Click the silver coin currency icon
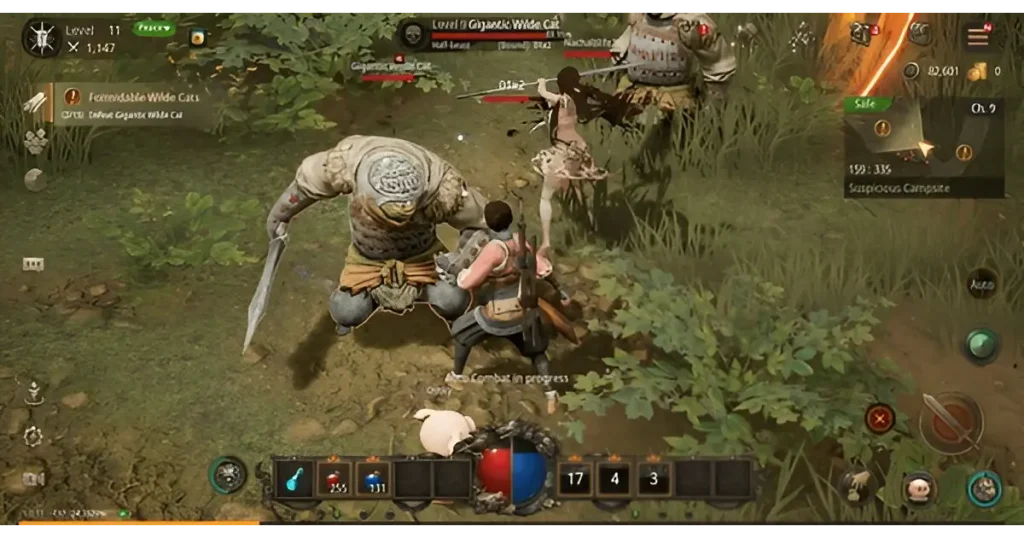 [x=910, y=71]
